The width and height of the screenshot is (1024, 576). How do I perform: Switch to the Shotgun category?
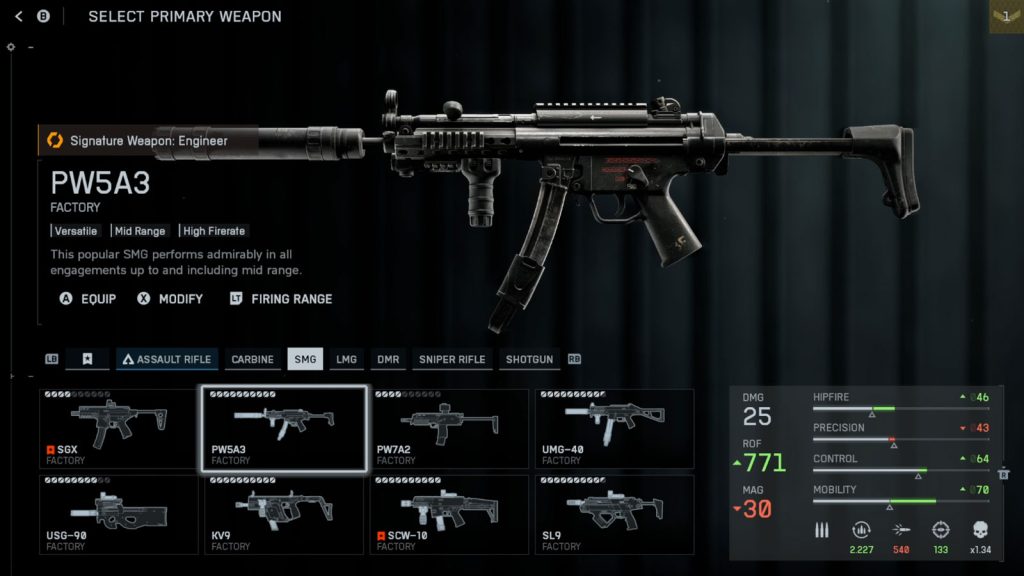pyautogui.click(x=529, y=359)
